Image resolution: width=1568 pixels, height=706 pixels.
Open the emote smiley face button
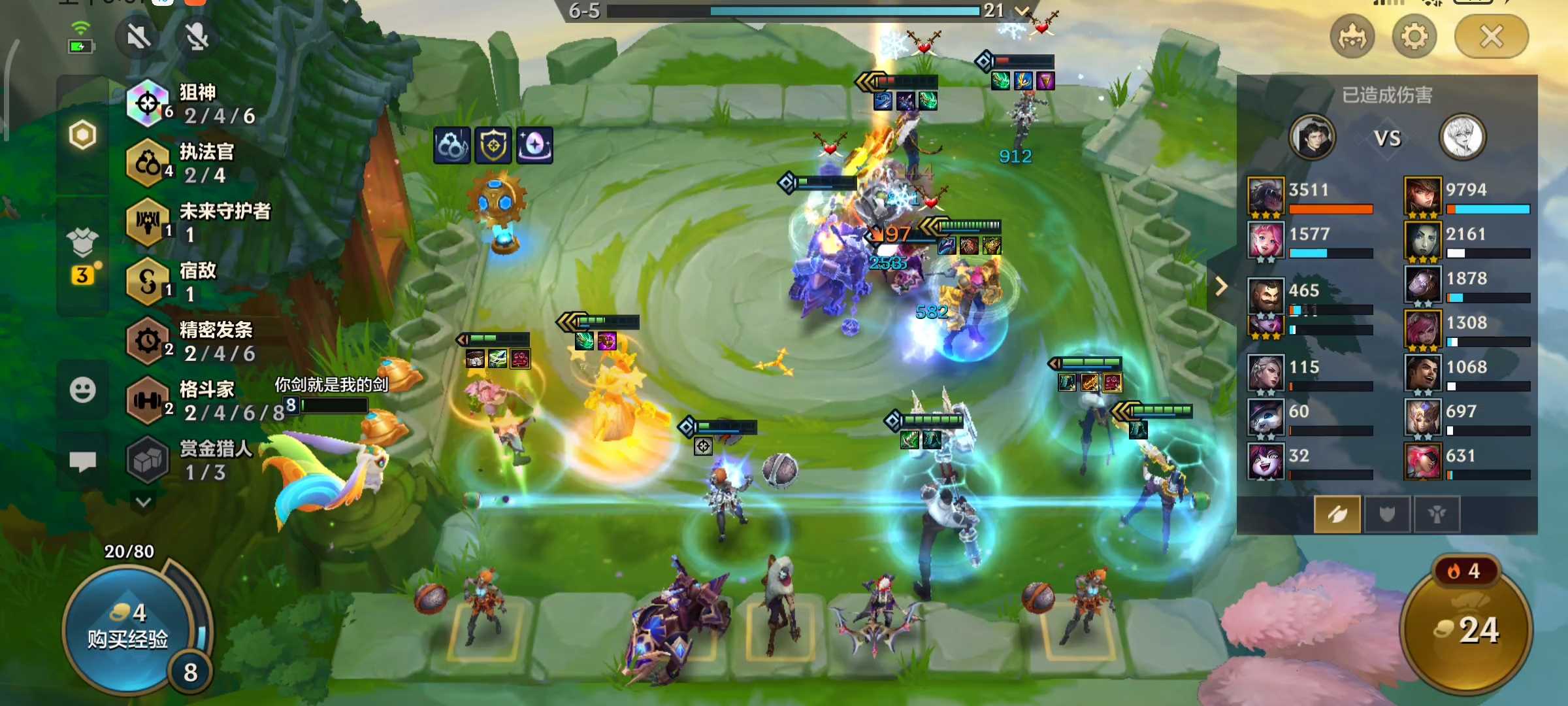[83, 390]
